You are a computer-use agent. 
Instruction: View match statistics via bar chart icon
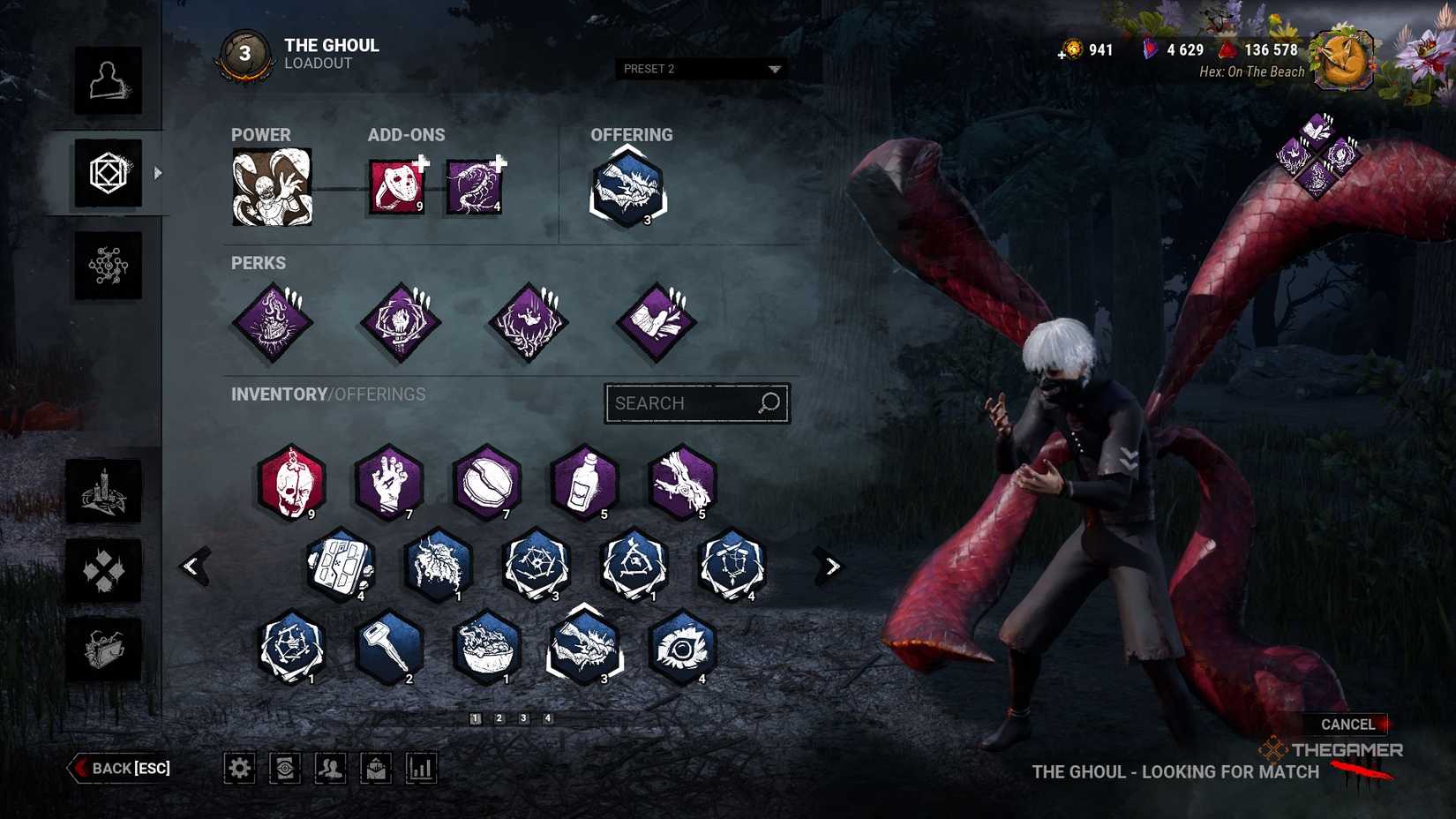coord(423,768)
